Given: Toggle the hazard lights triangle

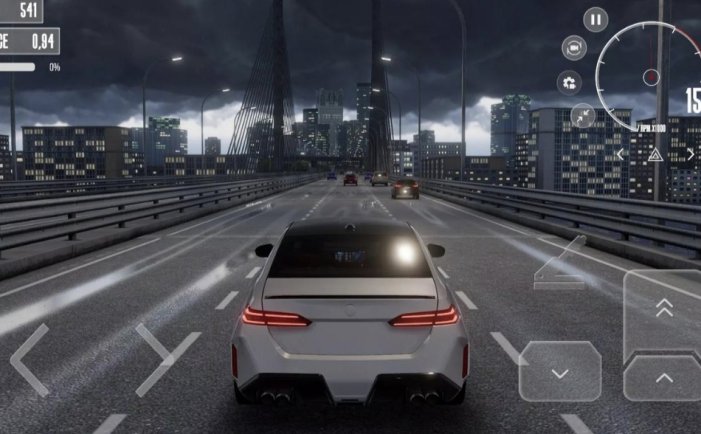Looking at the screenshot, I should tap(655, 154).
